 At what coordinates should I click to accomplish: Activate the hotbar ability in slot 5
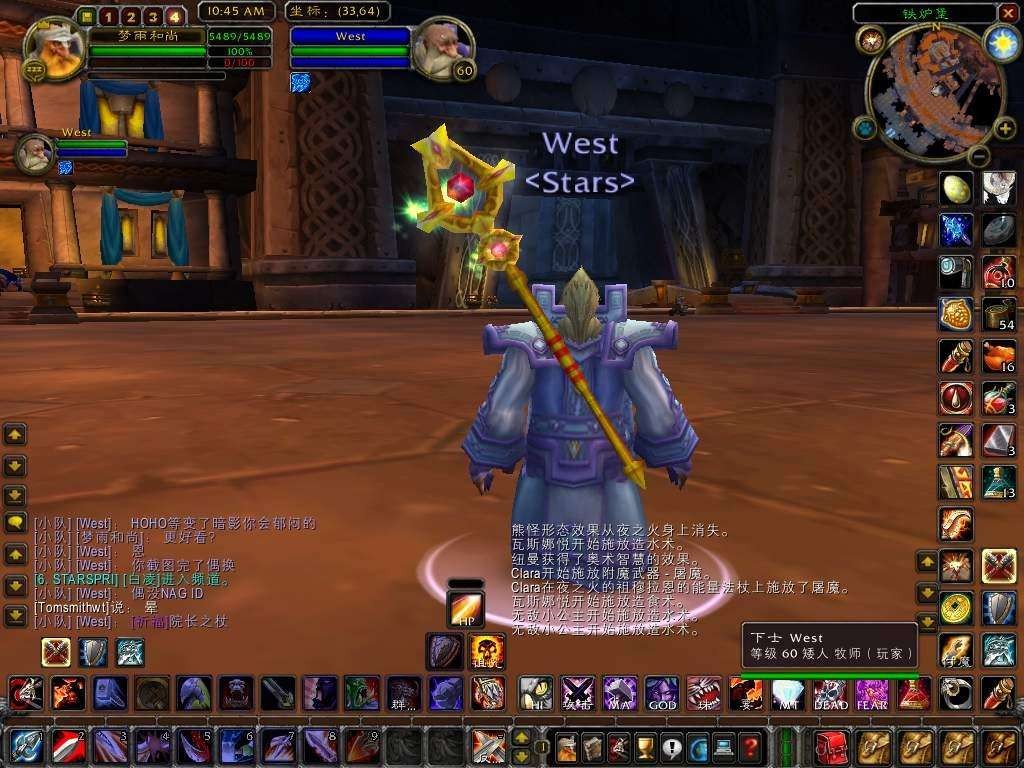click(x=190, y=746)
